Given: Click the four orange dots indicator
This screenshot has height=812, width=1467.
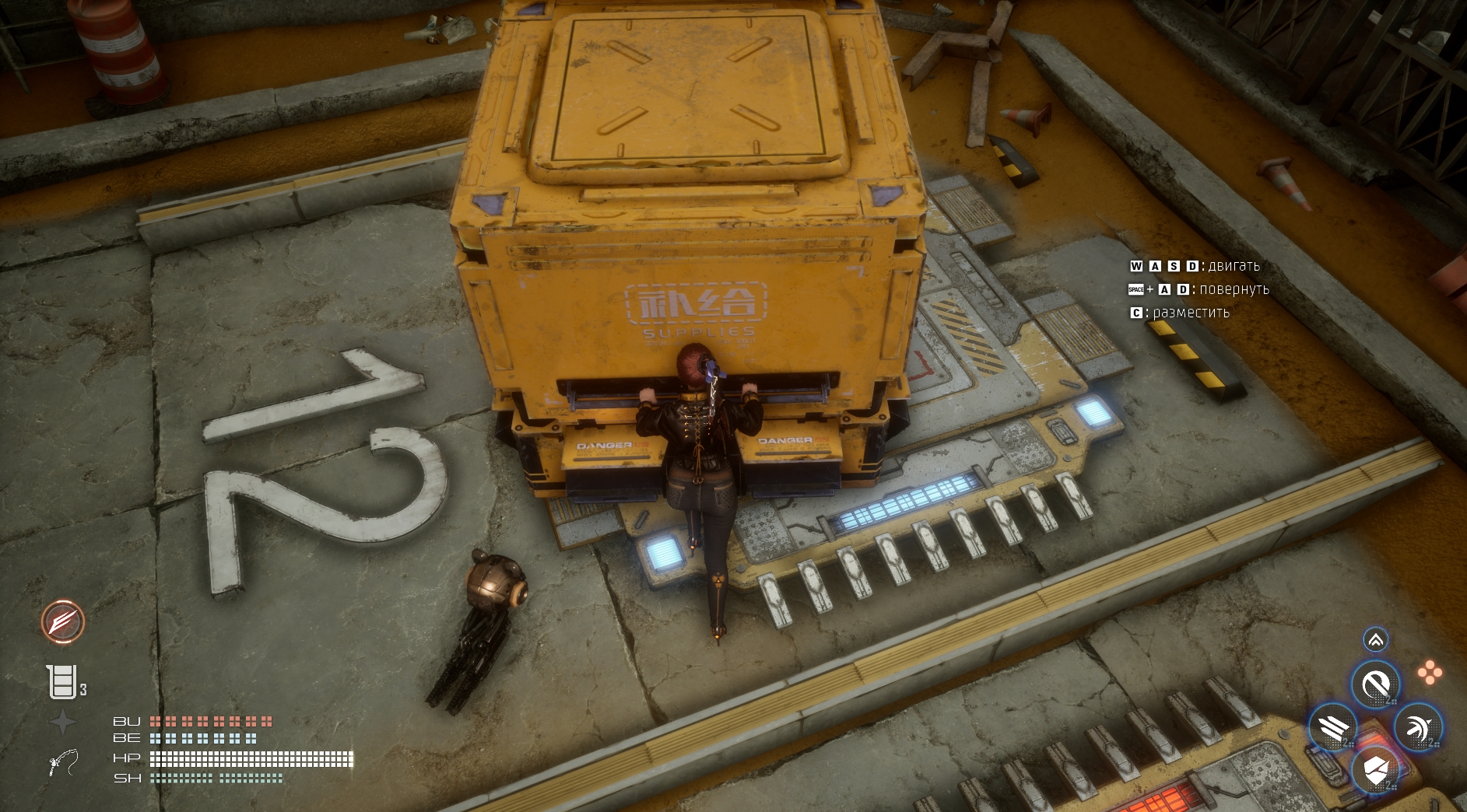Looking at the screenshot, I should click(1429, 674).
